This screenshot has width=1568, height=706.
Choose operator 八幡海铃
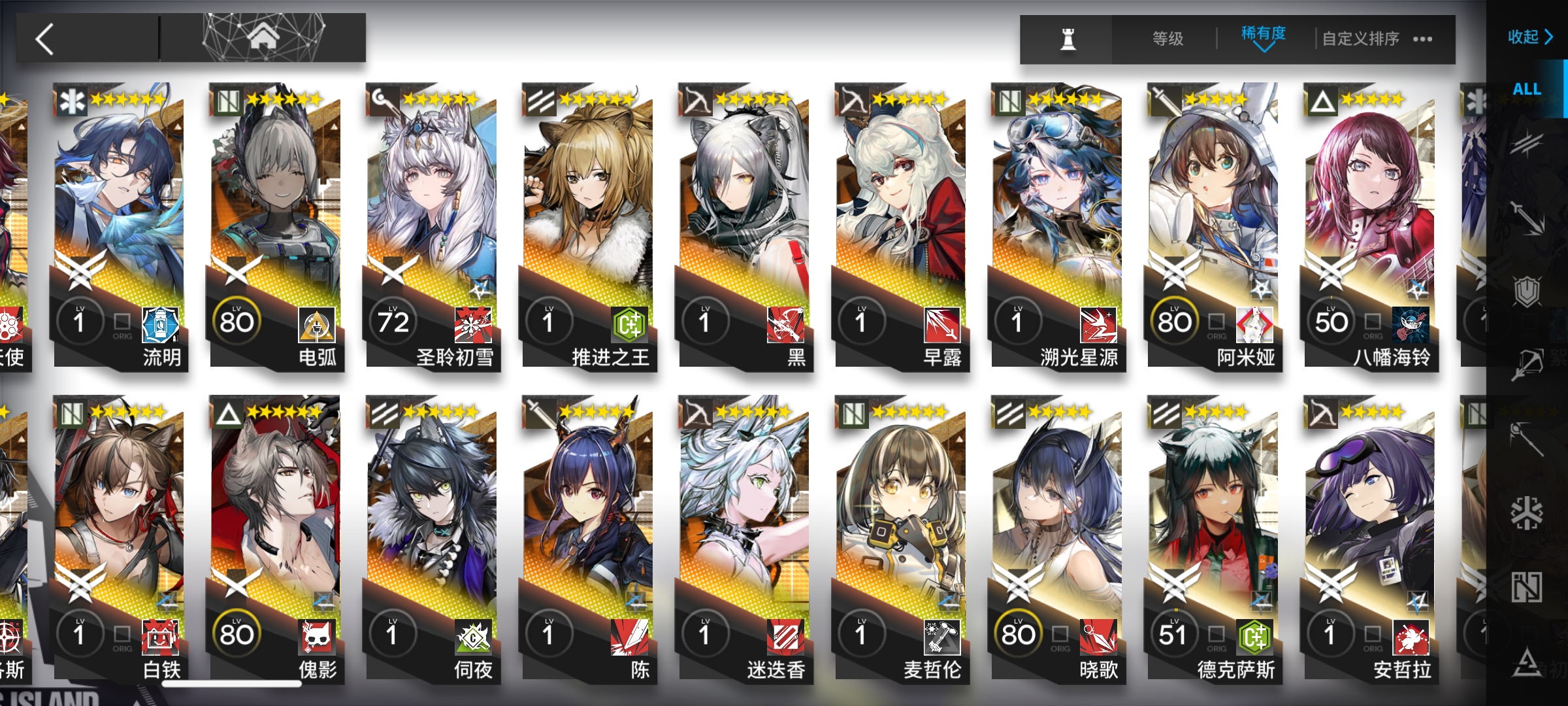coord(1369,222)
